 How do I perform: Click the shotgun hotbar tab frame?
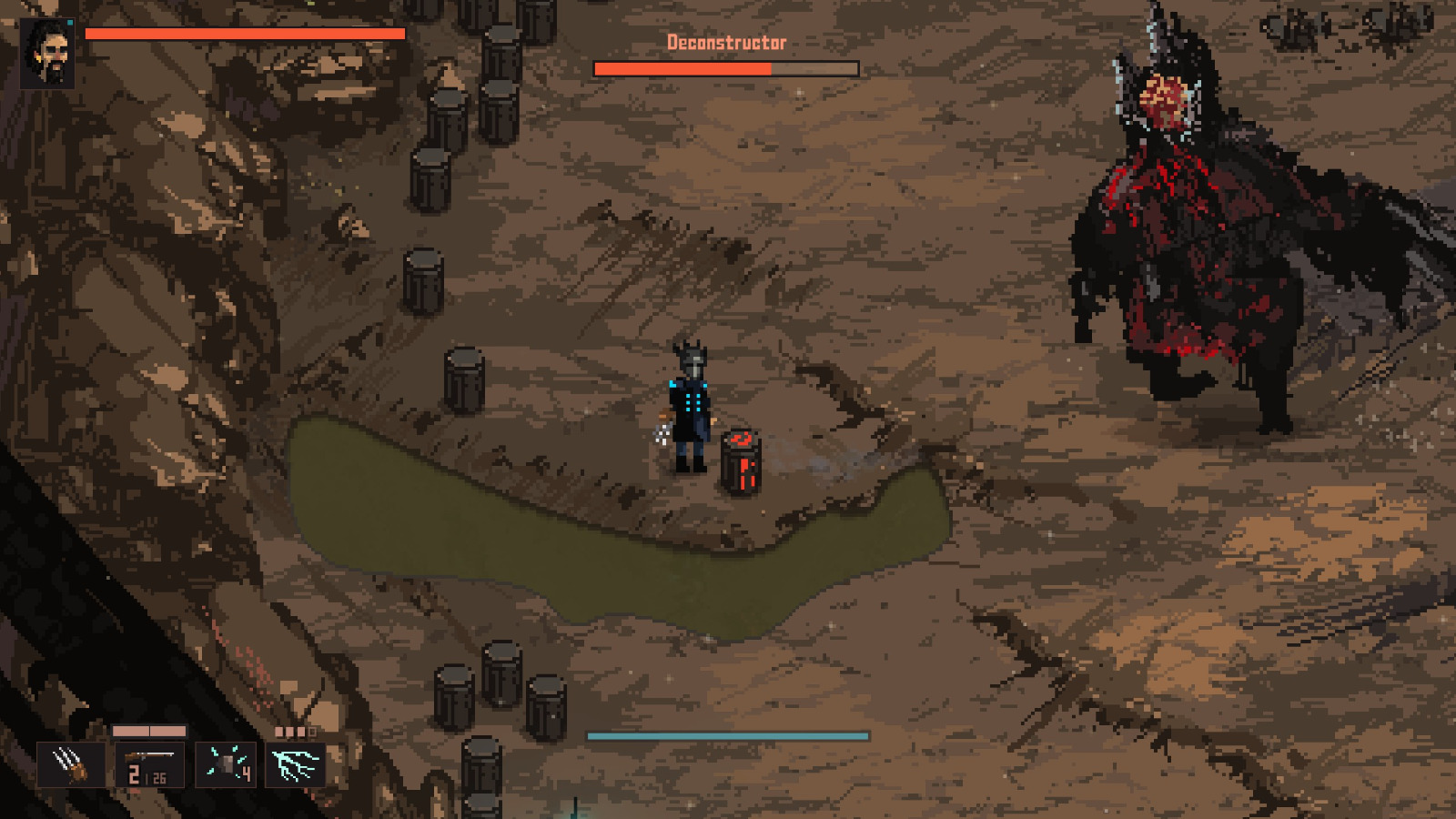pos(150,764)
